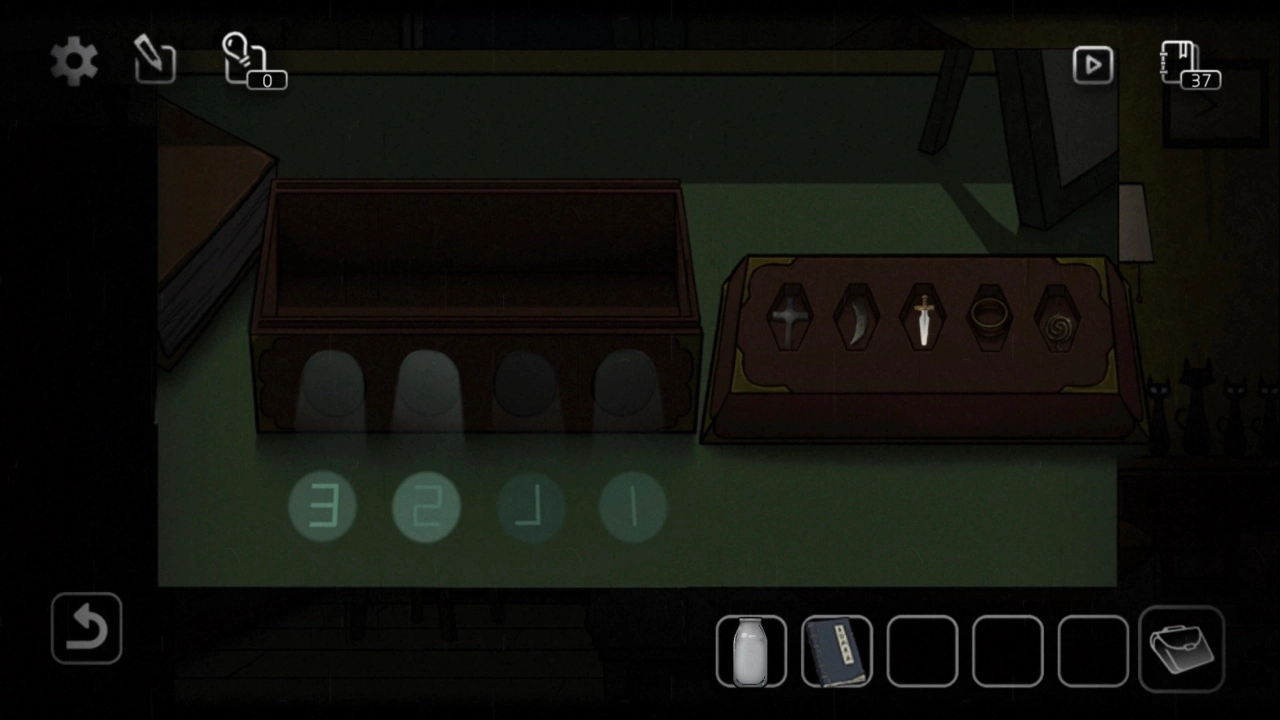Open the pencil notes tool
1280x720 pixels.
(x=155, y=63)
